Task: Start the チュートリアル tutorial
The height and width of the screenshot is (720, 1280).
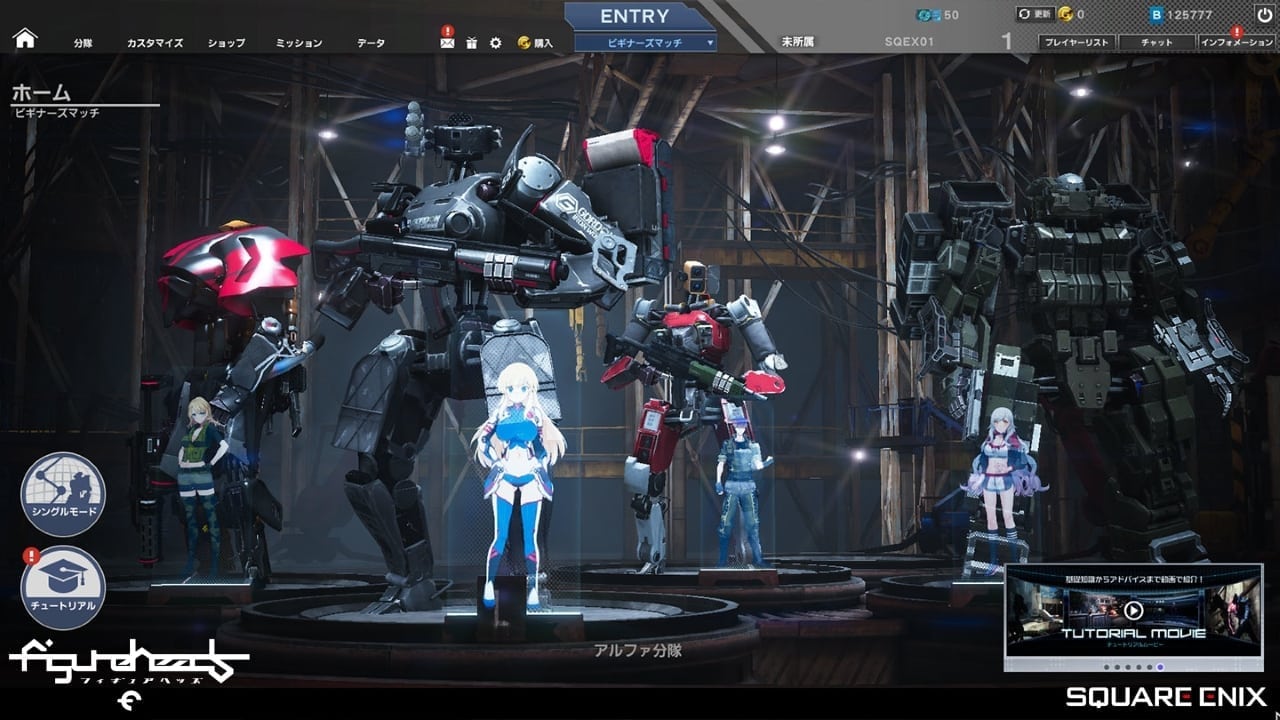Action: (63, 587)
